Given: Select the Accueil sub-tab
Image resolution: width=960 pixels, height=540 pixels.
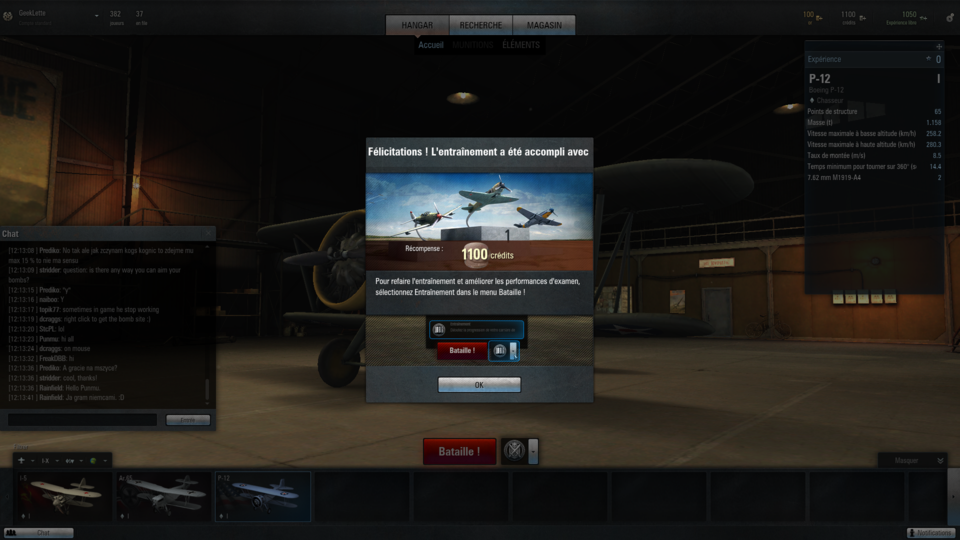Looking at the screenshot, I should tap(431, 45).
